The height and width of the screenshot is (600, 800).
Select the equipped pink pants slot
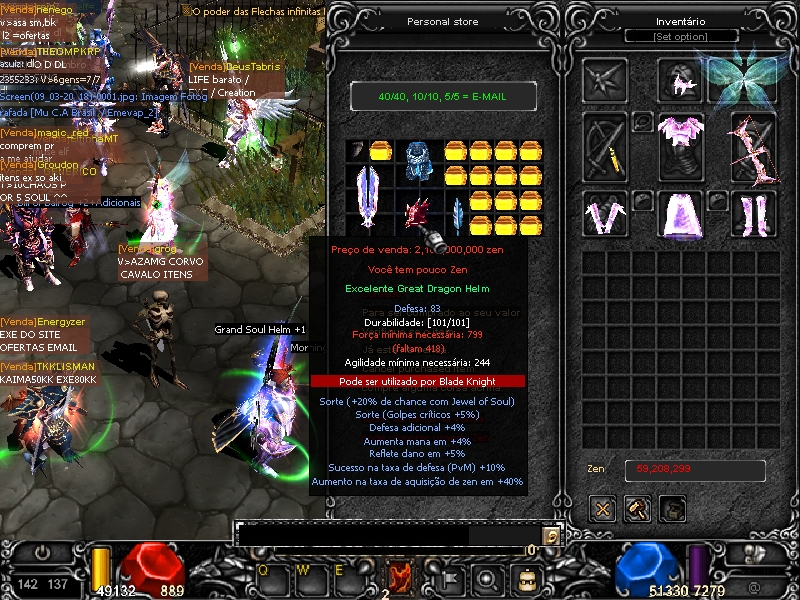(x=680, y=214)
